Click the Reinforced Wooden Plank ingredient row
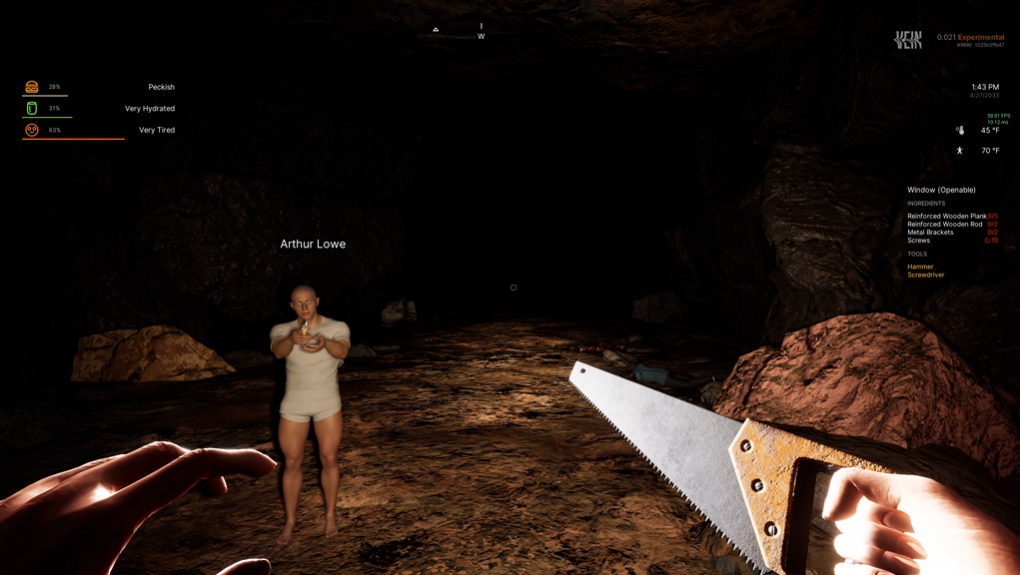Screen dimensions: 1020x575 click(950, 216)
